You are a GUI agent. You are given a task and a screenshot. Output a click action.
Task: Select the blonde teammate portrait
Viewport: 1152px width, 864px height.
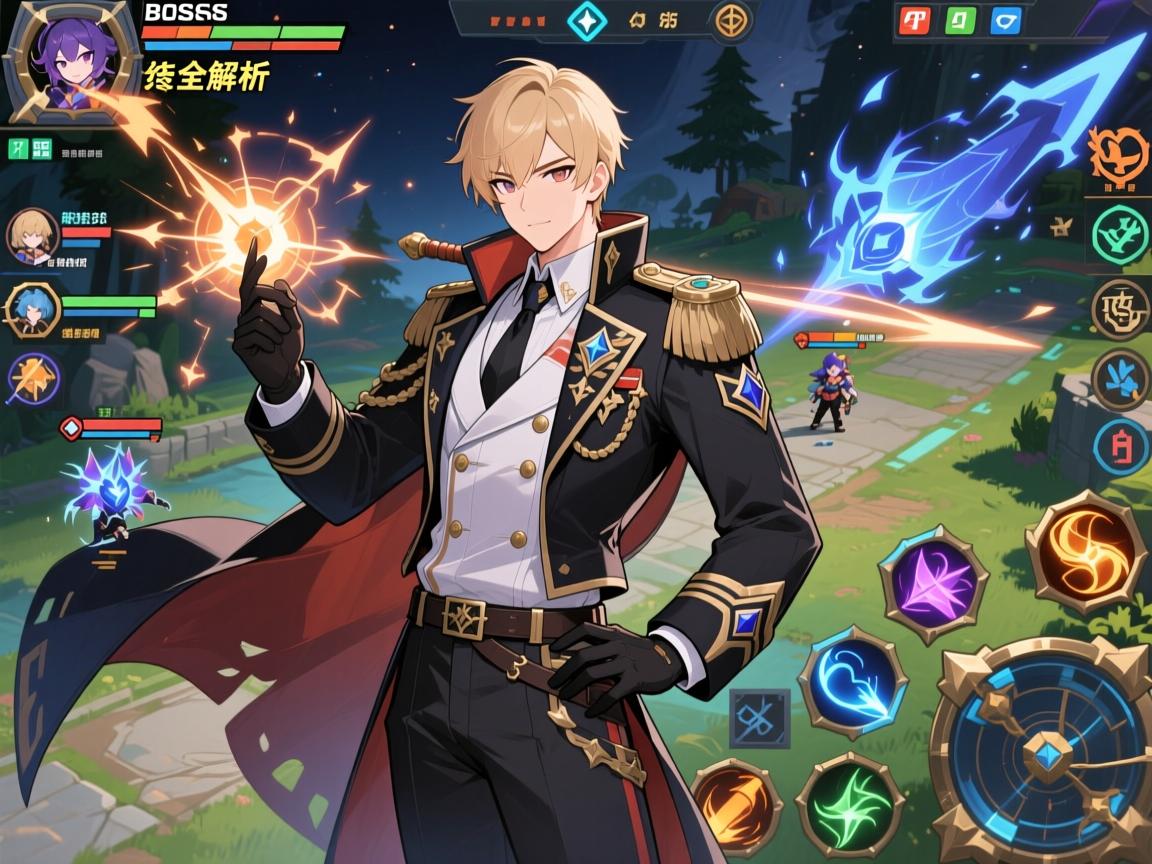point(32,236)
